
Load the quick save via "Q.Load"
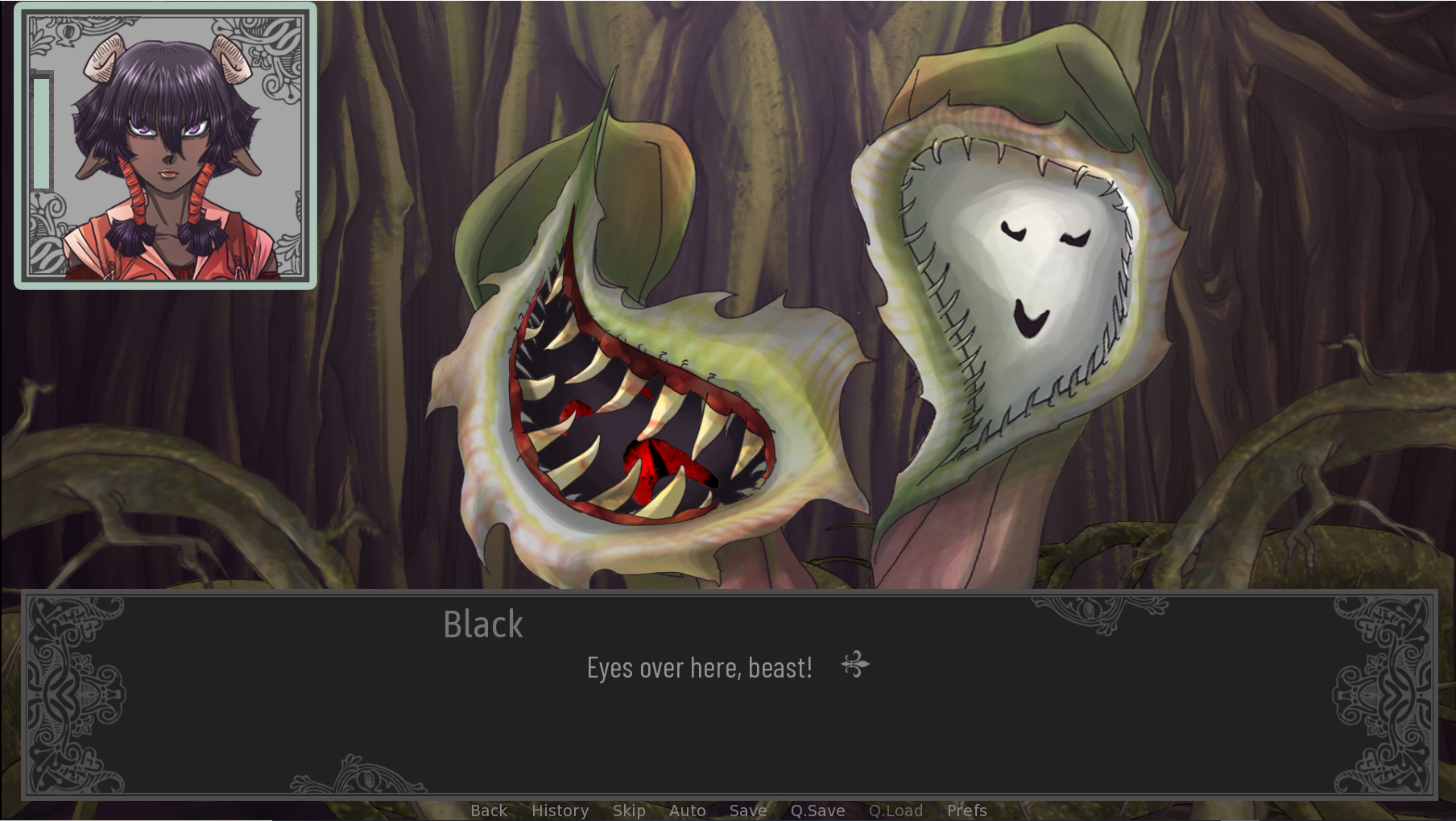click(x=896, y=810)
